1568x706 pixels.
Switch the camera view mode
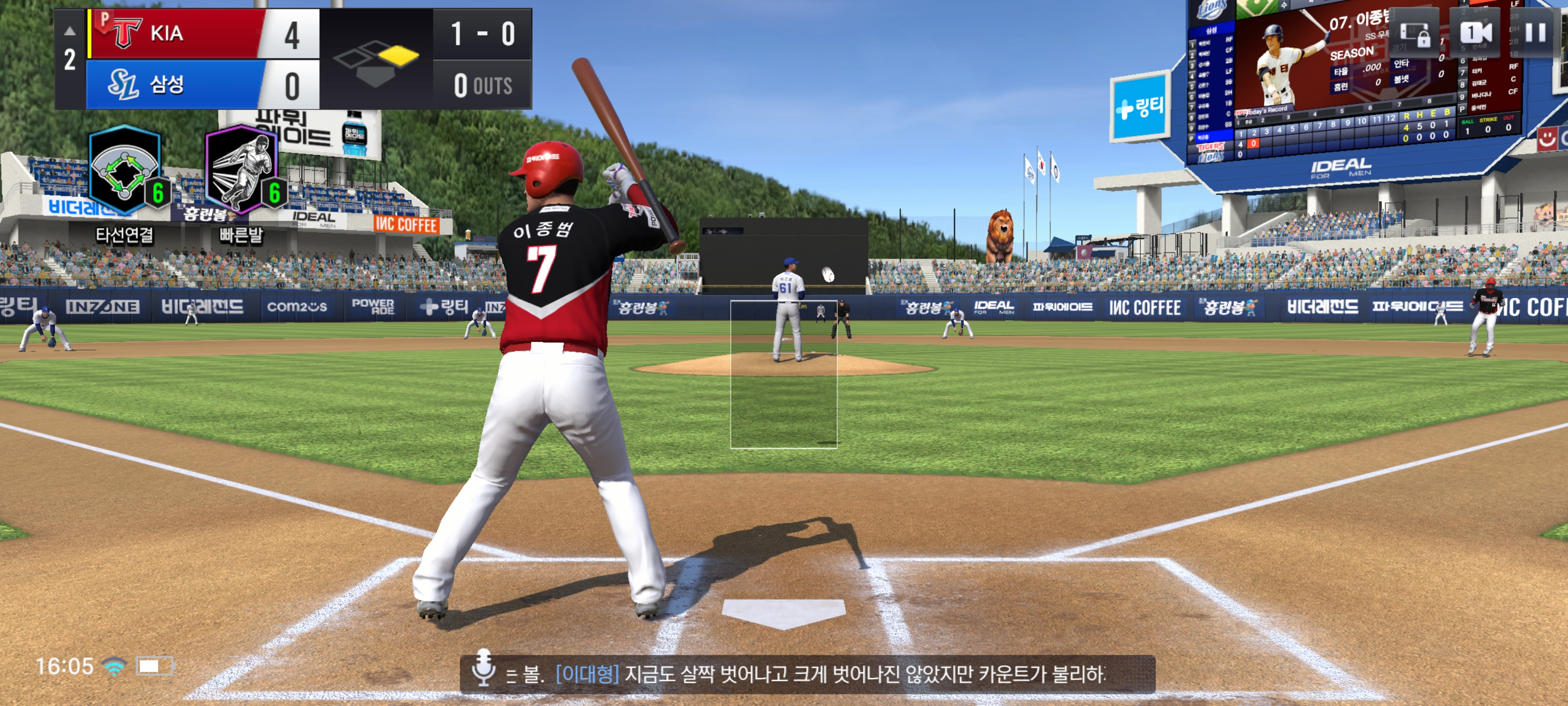[x=1475, y=33]
